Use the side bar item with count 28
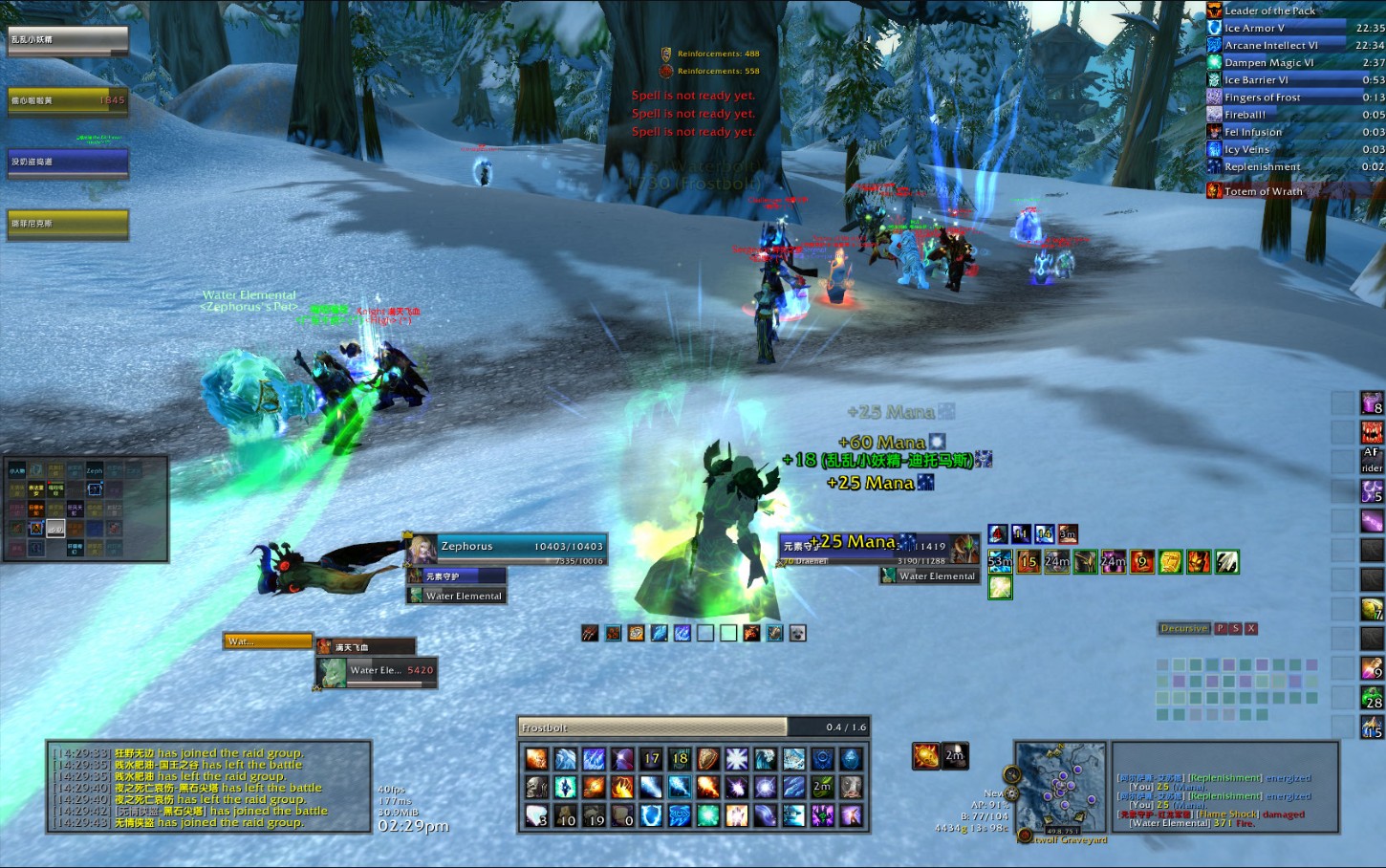This screenshot has width=1386, height=868. coord(1373,698)
